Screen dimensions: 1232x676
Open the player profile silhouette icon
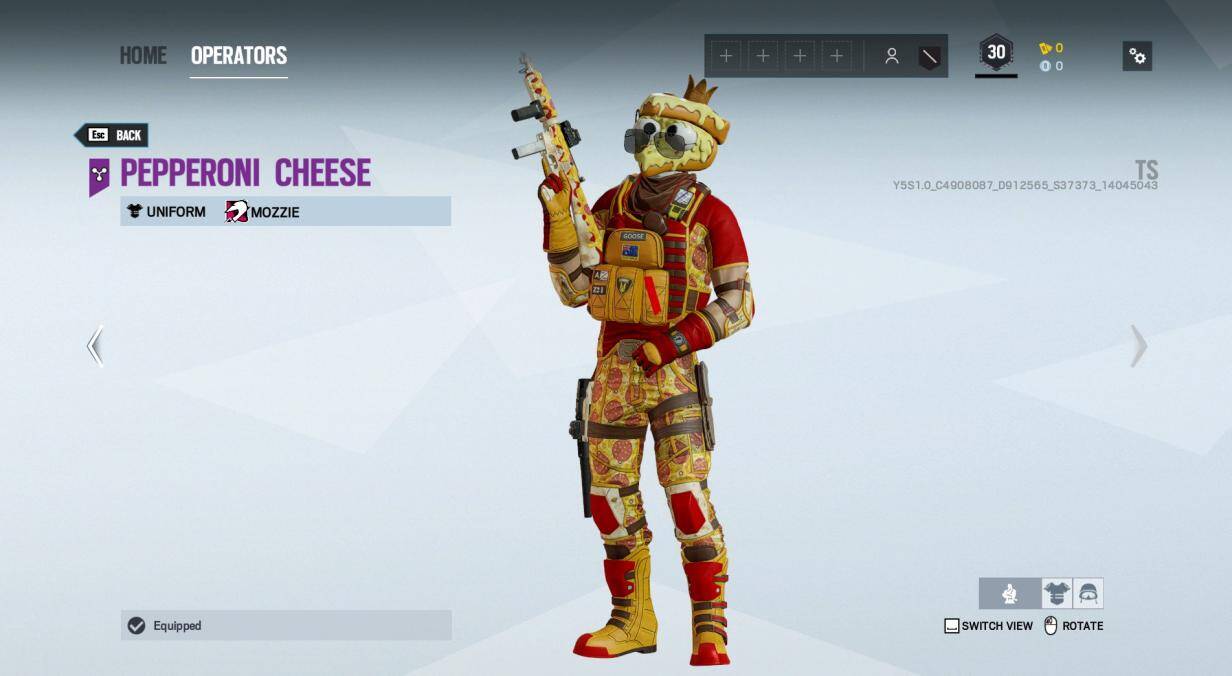coord(891,56)
